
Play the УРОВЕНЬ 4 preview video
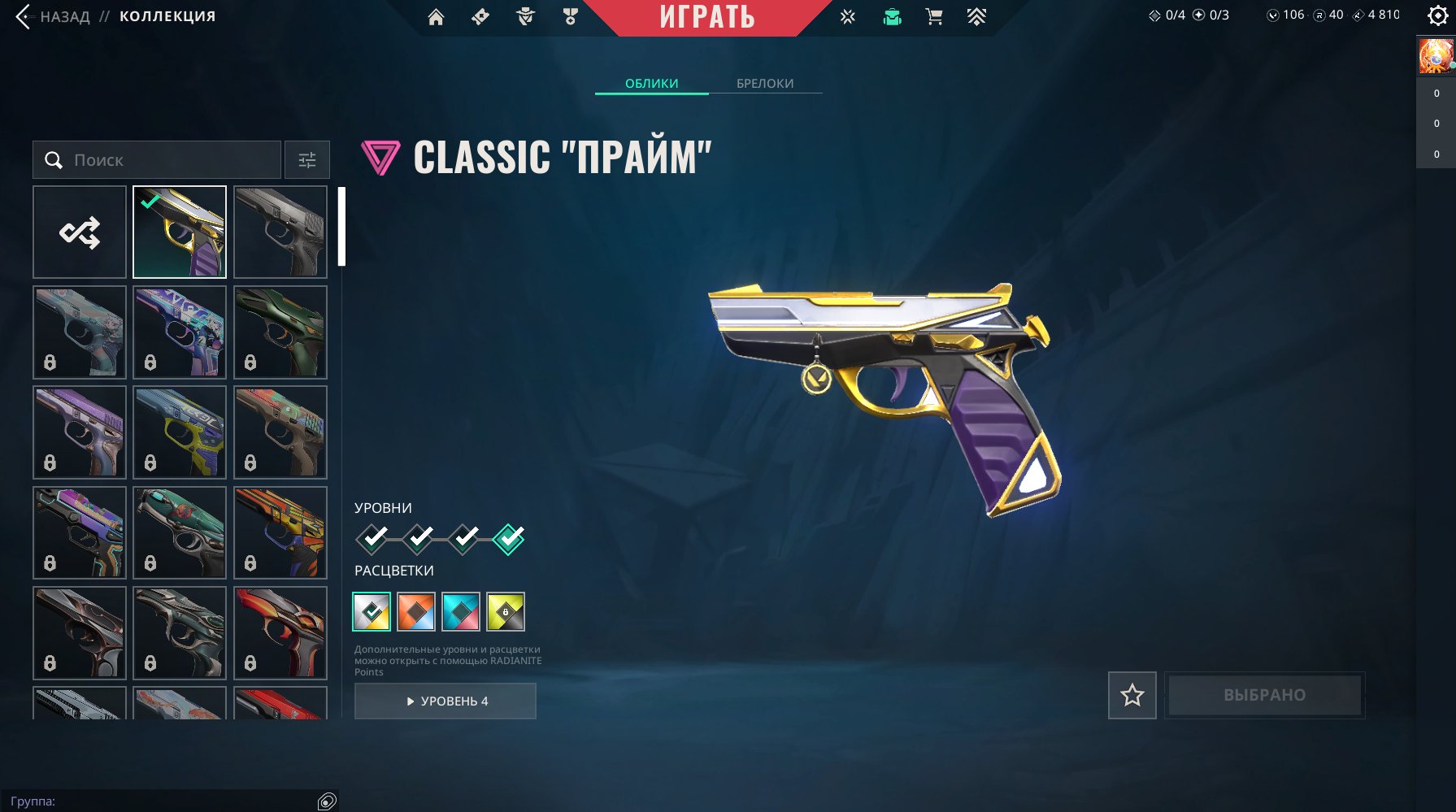[x=445, y=701]
